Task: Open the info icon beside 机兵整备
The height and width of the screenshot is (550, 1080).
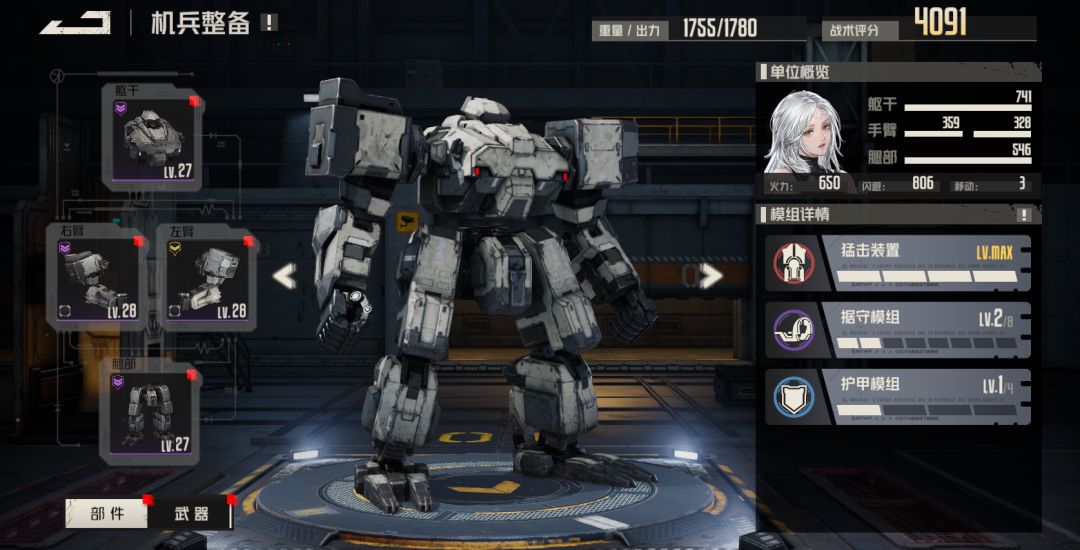Action: 269,22
